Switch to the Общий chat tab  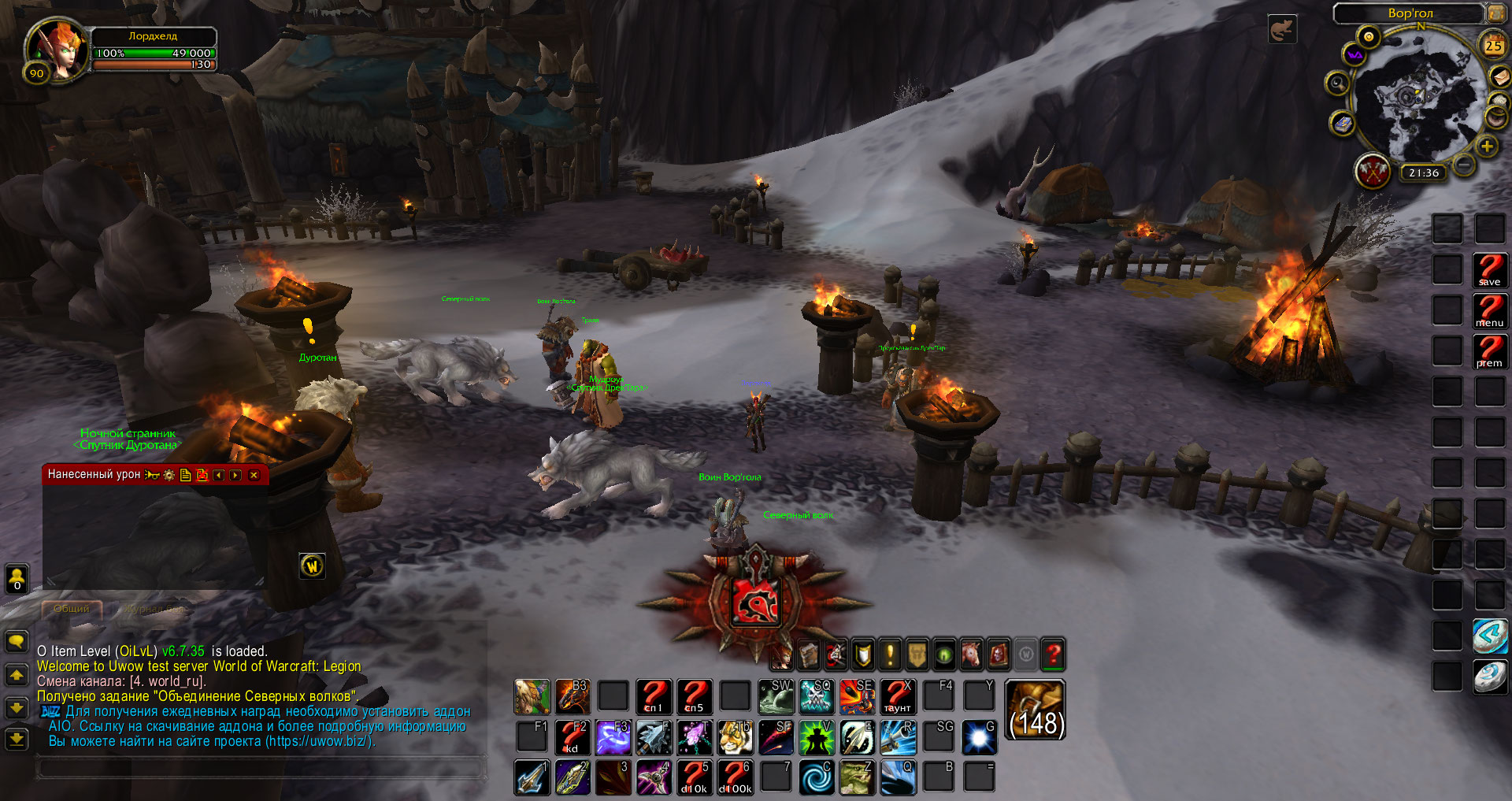point(71,609)
